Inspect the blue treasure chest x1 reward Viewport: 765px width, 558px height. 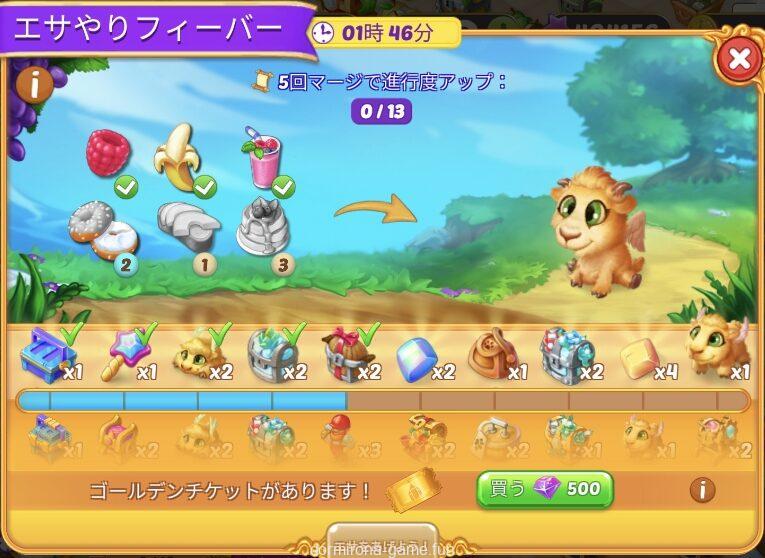click(47, 352)
